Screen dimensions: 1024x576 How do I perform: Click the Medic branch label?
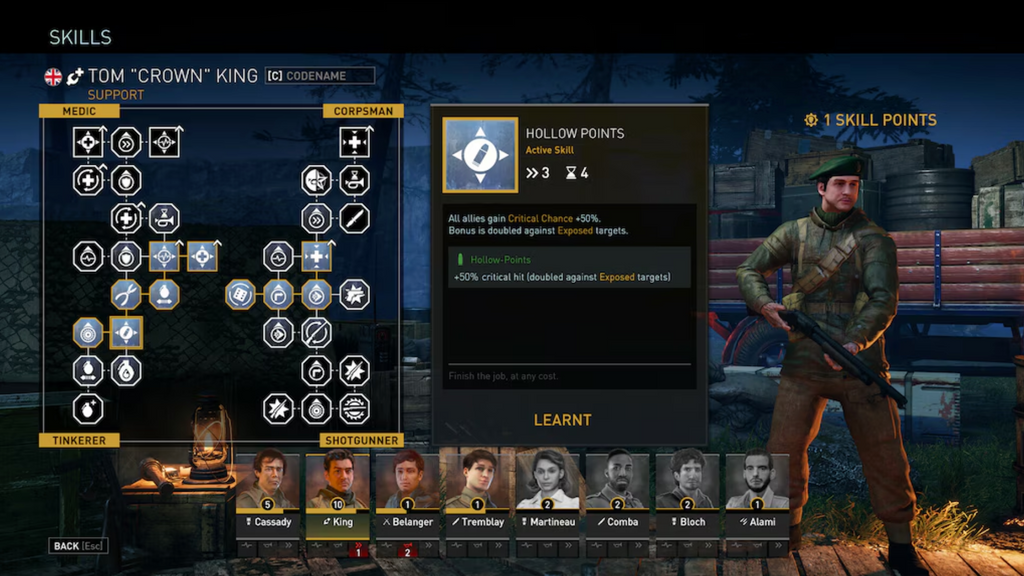point(79,111)
